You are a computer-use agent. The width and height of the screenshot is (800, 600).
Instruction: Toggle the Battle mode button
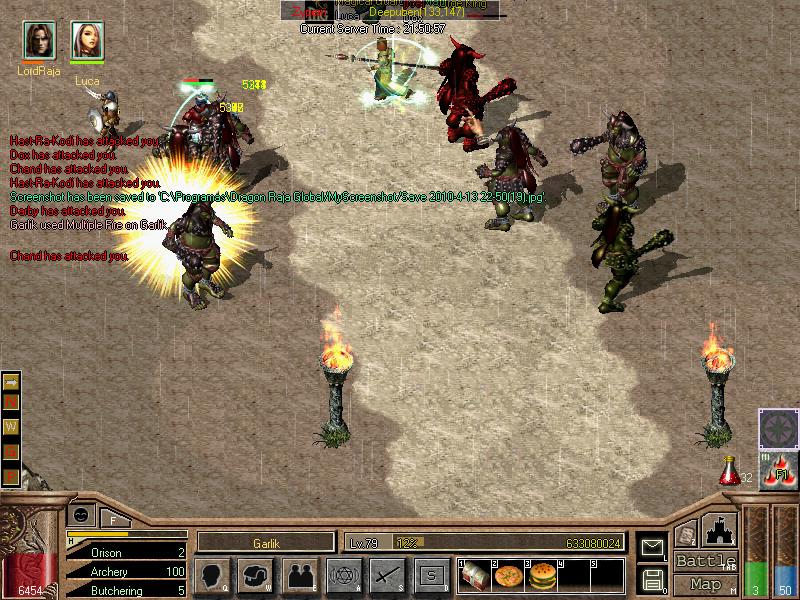tap(705, 561)
